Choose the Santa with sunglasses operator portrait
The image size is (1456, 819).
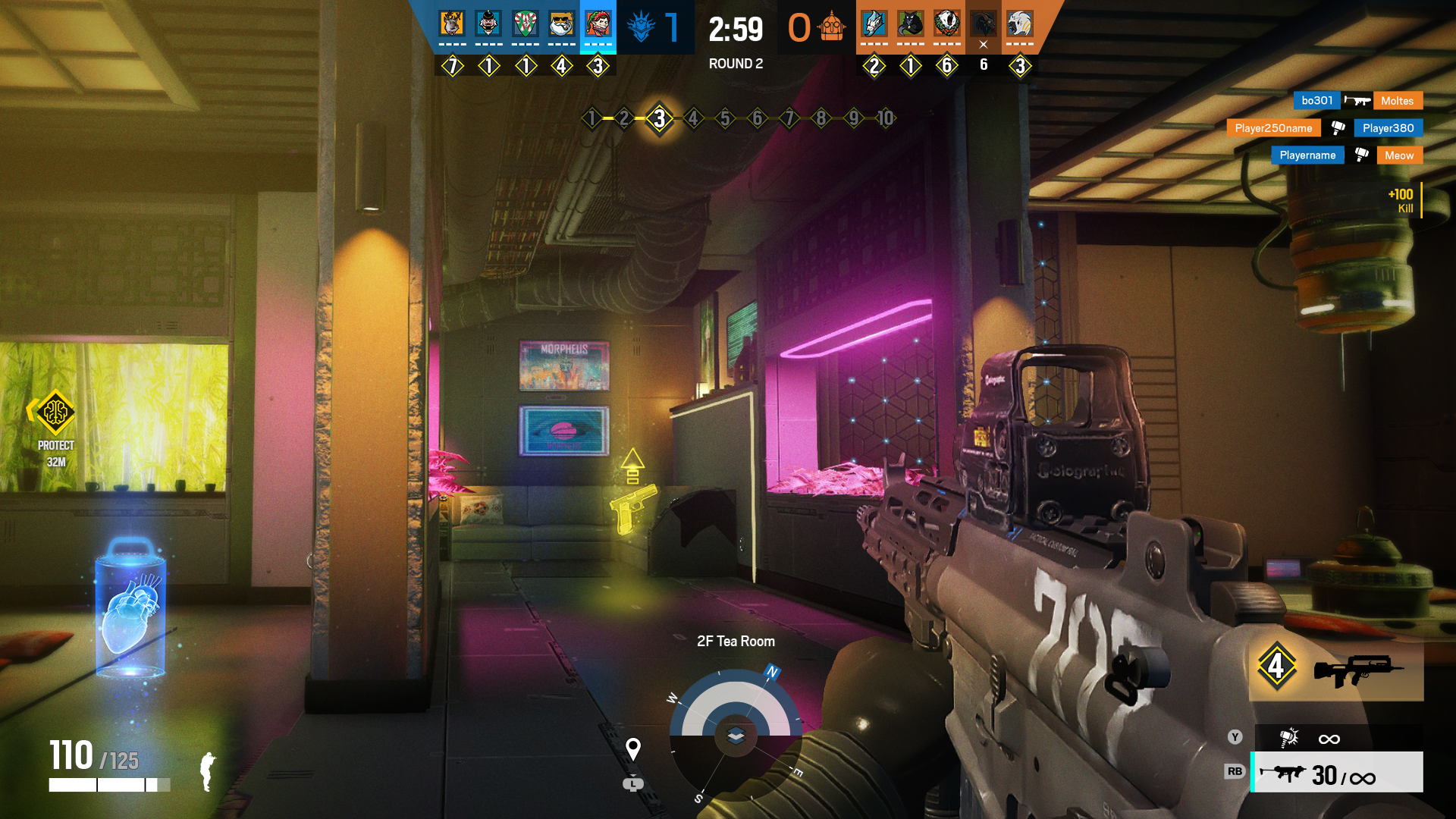(x=561, y=24)
